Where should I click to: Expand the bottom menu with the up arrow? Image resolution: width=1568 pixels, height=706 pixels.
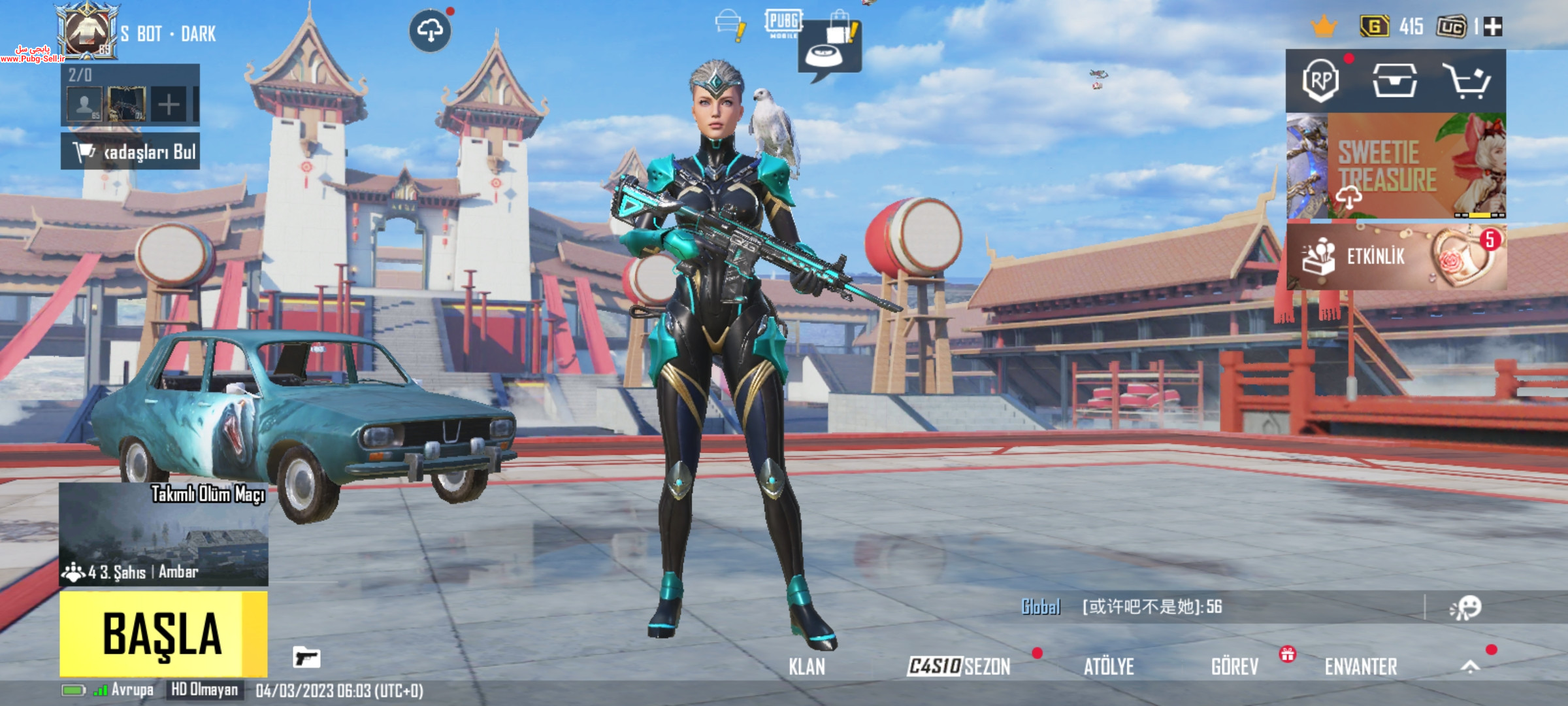[x=1470, y=666]
